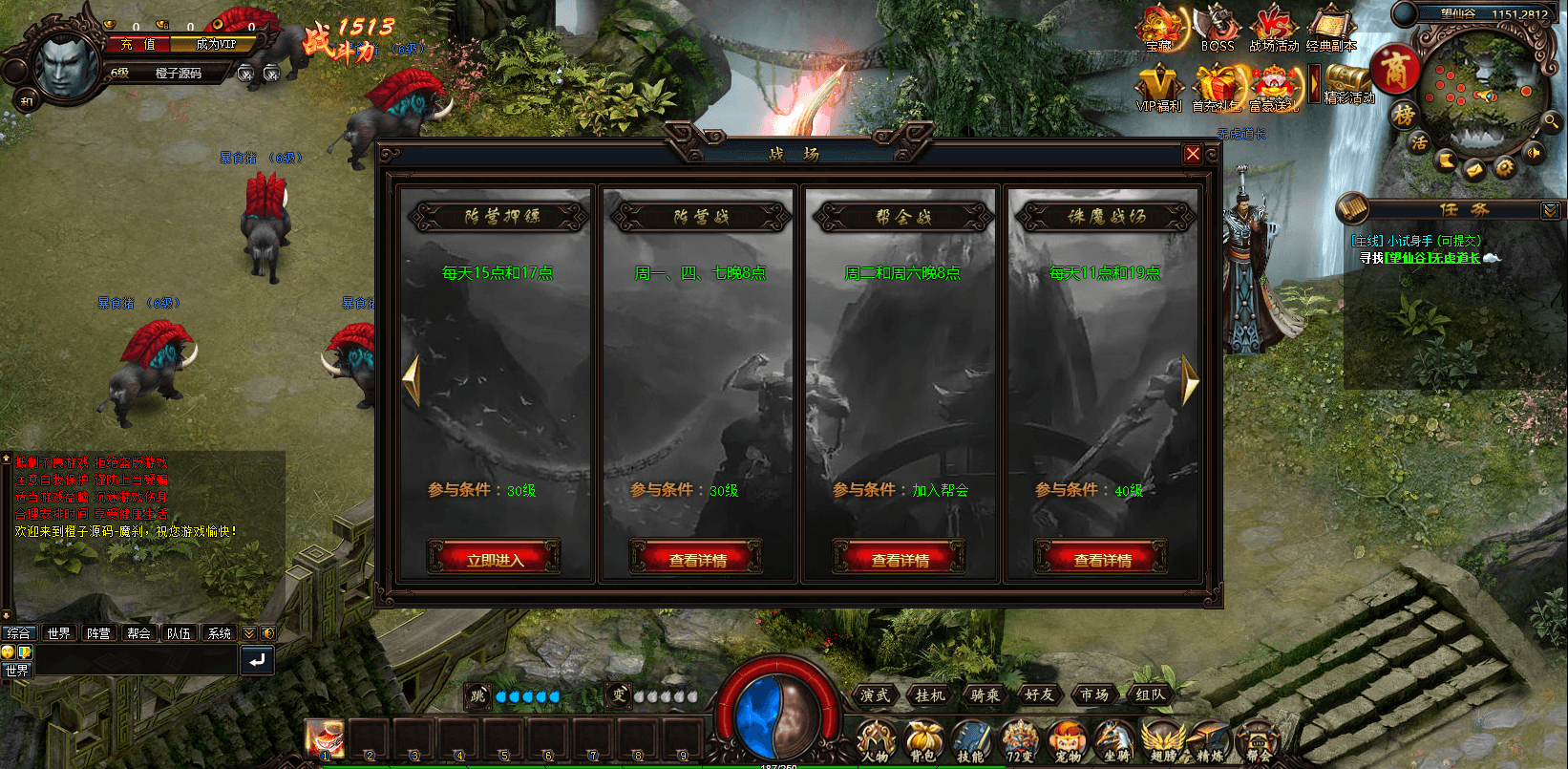Expand the 任务 quest panel chevron
Screen dimensions: 1568x769
click(1553, 208)
